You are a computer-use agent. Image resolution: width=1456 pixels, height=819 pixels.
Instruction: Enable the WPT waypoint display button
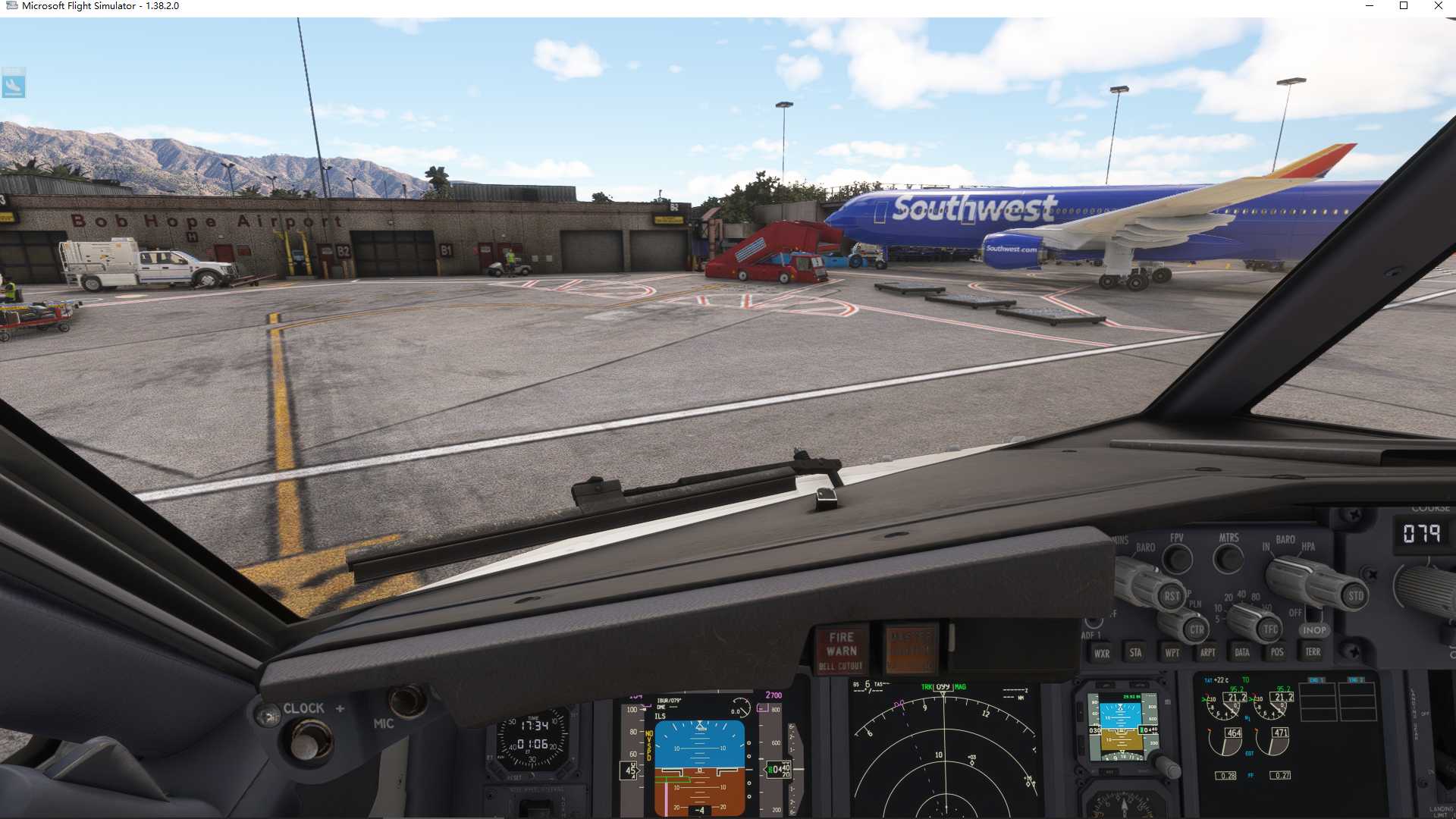pos(1173,653)
